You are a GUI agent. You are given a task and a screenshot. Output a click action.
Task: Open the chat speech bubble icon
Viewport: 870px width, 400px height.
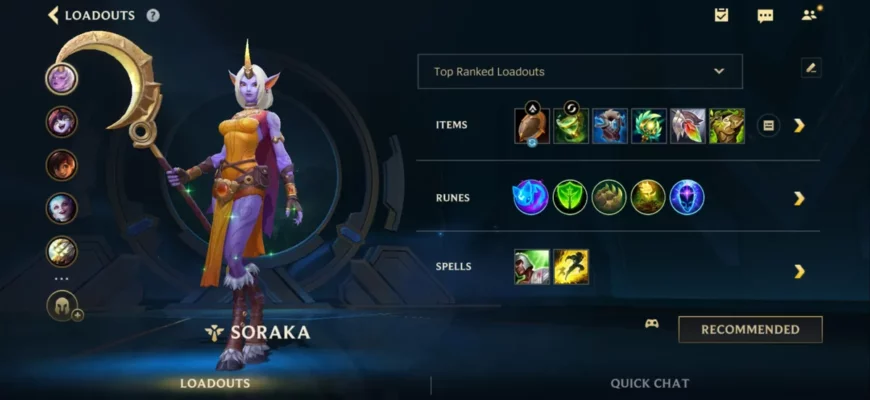coord(765,15)
